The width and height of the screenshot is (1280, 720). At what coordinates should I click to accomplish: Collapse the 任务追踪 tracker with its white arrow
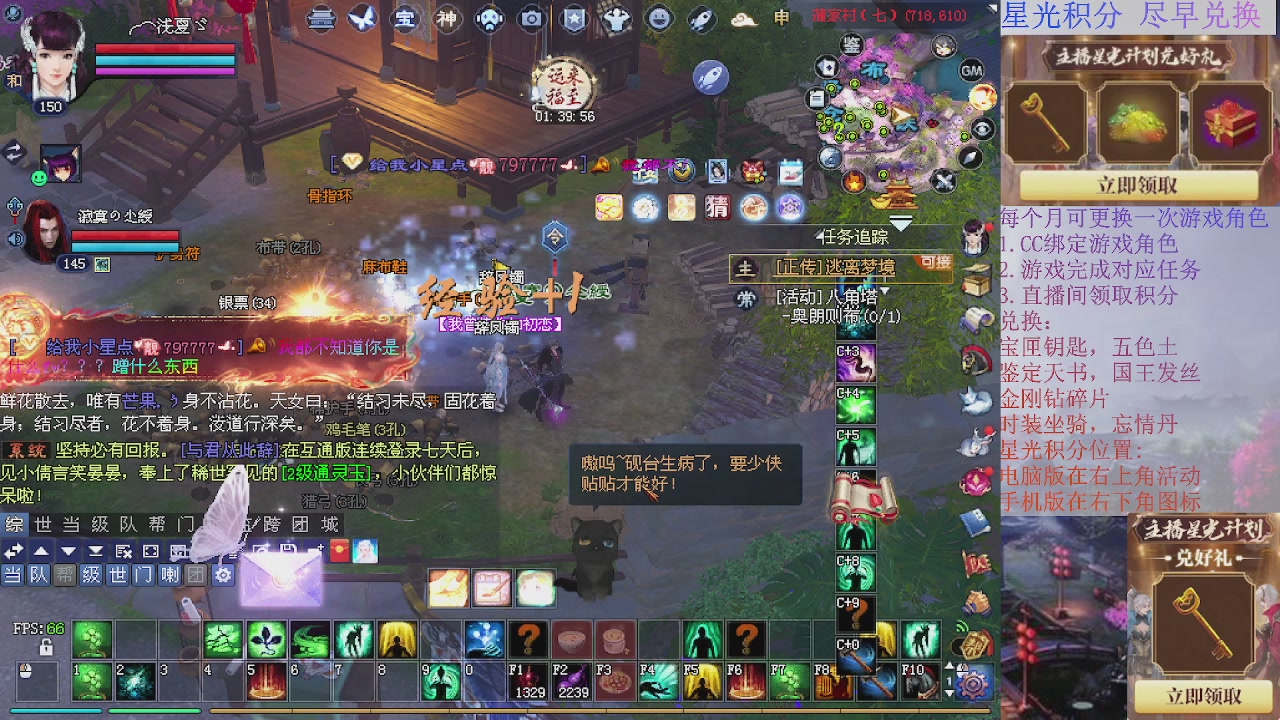pos(901,223)
